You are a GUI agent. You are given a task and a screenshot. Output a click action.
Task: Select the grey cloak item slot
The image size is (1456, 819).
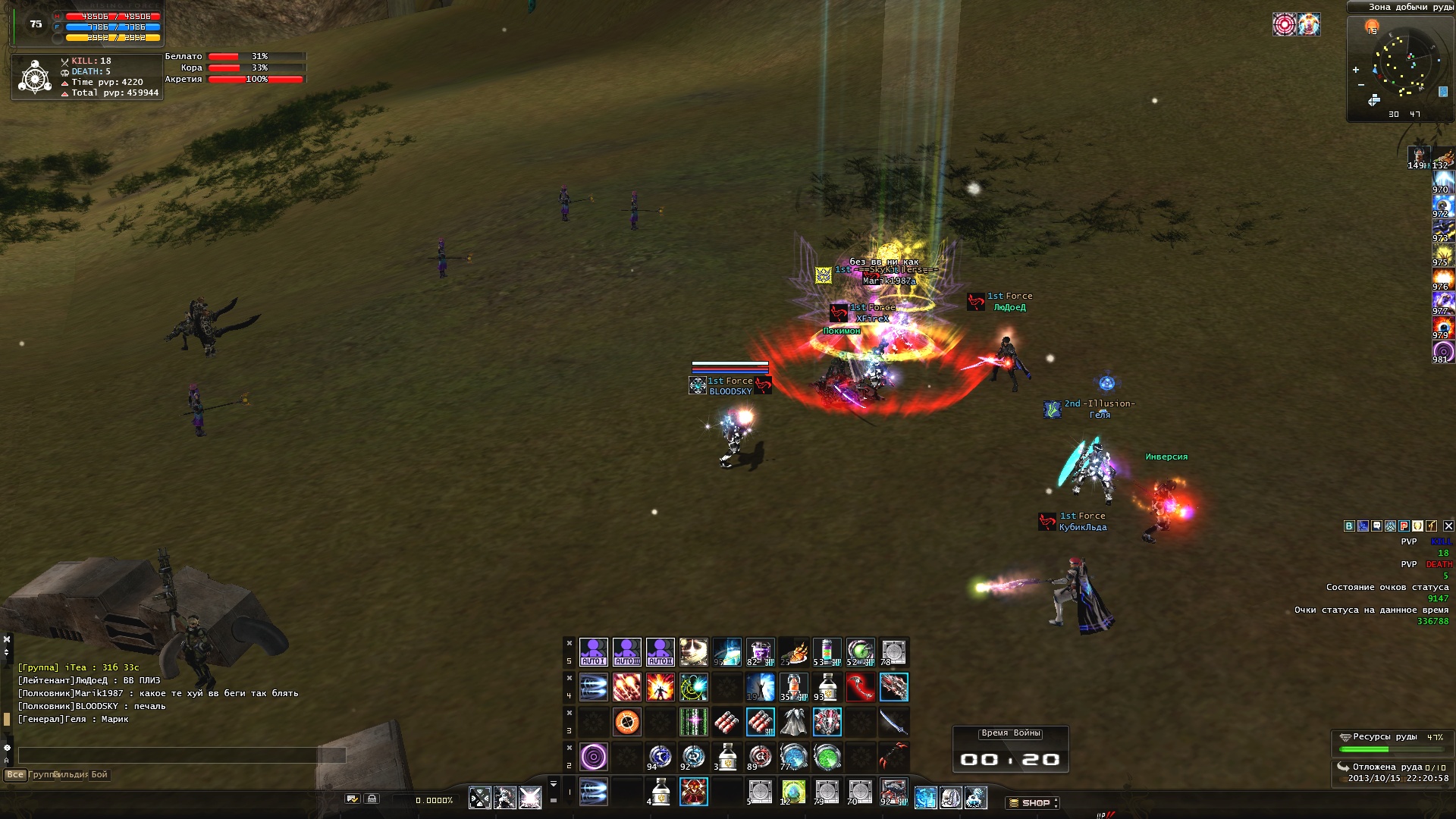tap(793, 722)
